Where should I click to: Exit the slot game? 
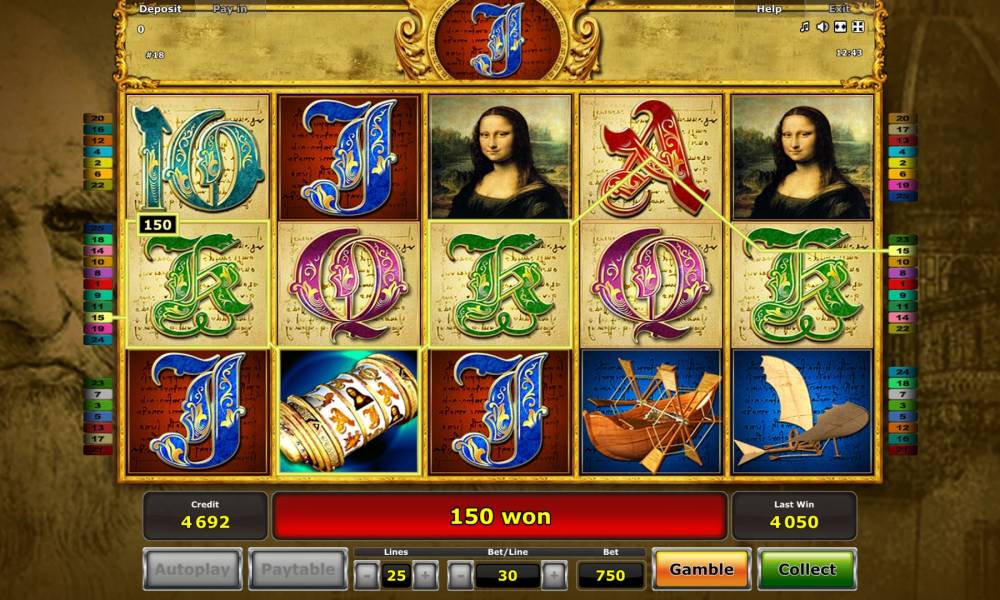point(839,9)
